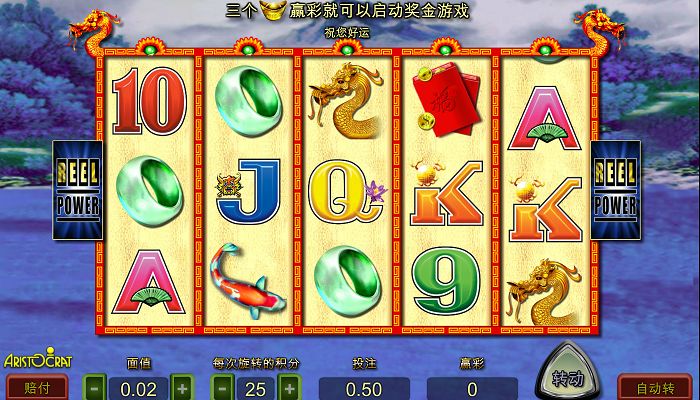700x400 pixels.
Task: Decrease the 面值 denomination value
Action: 93,387
